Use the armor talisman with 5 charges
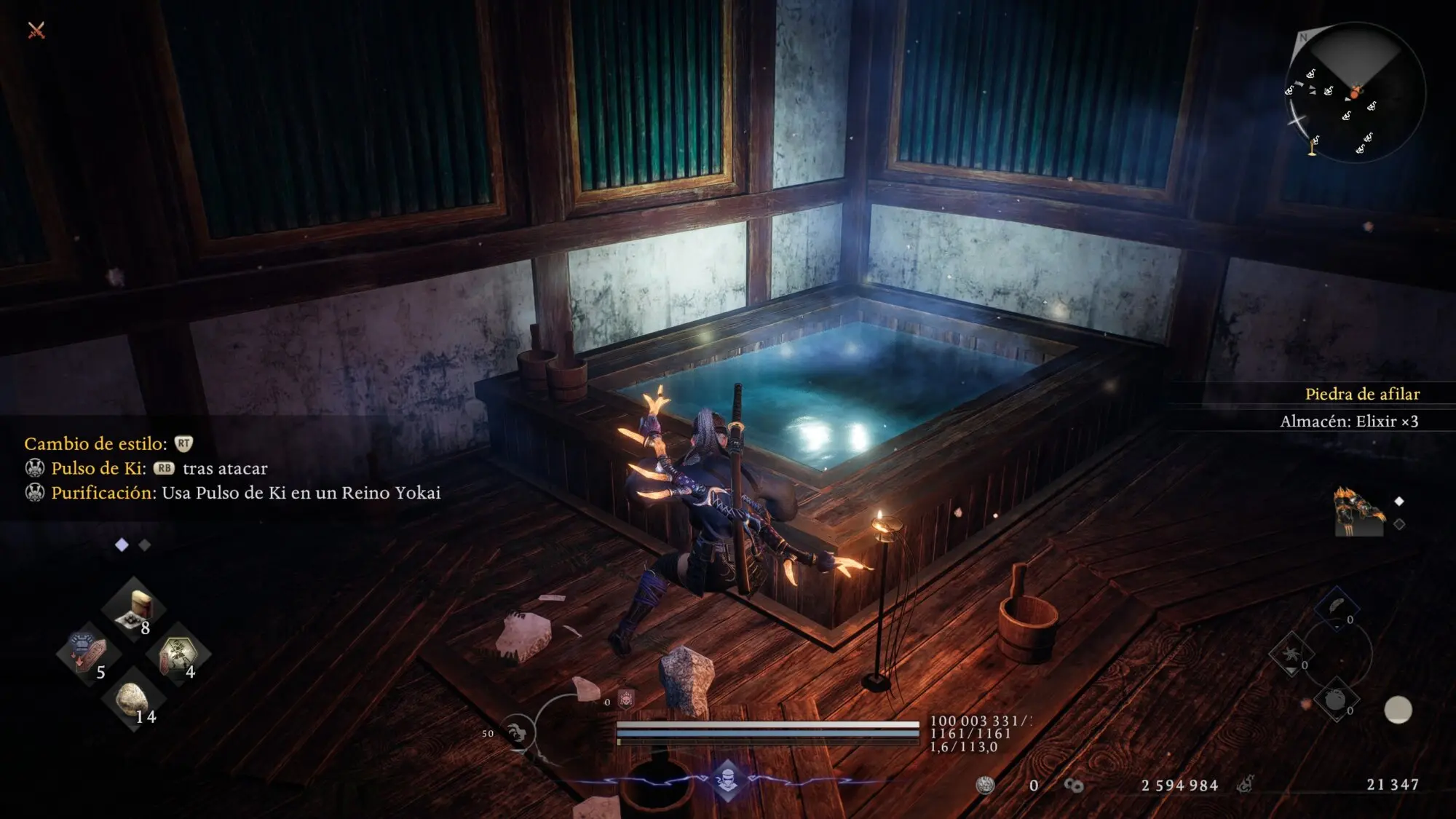The width and height of the screenshot is (1456, 819). click(89, 652)
